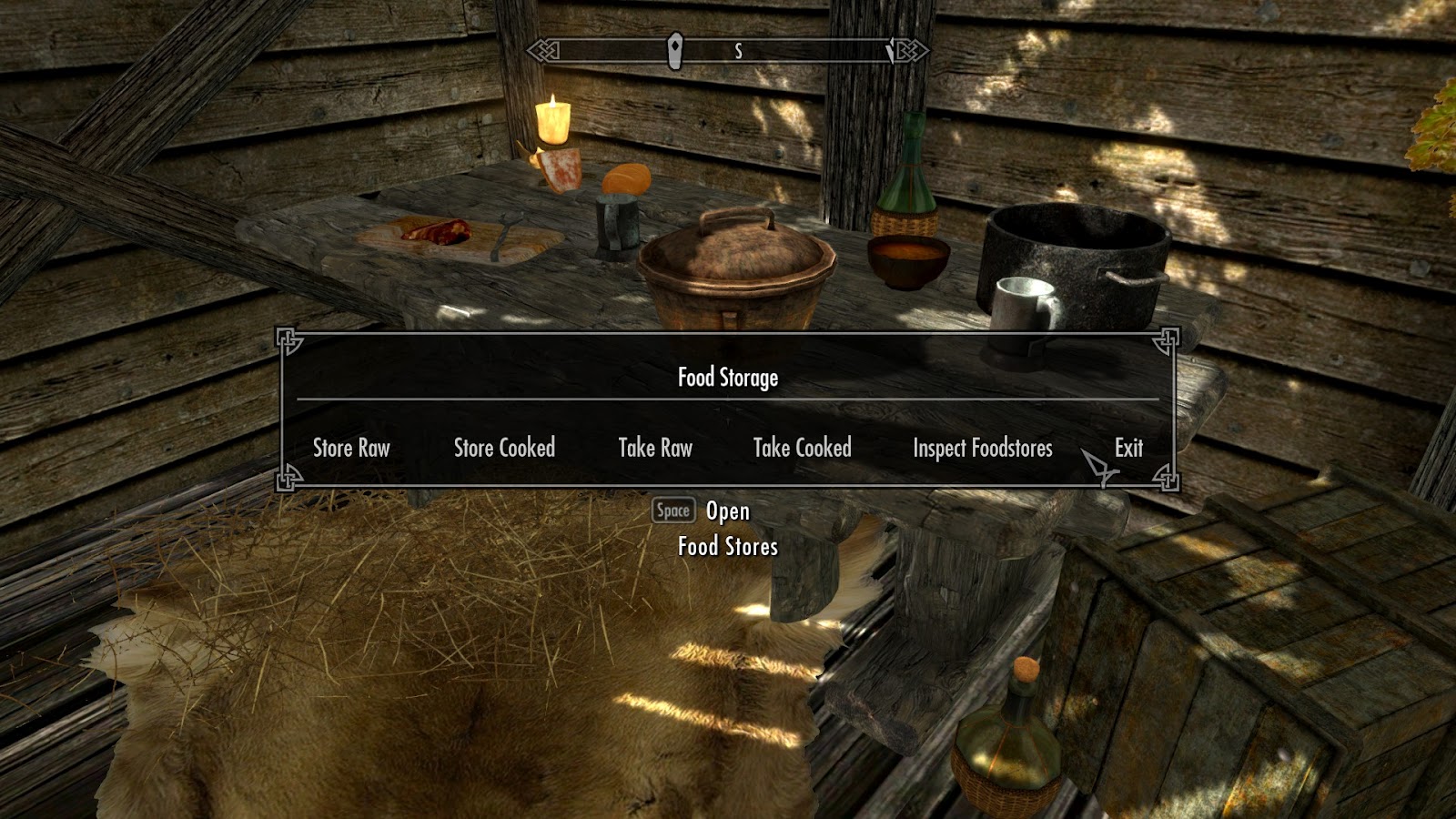Click the Space key badge icon
Image resolution: width=1456 pixels, height=819 pixels.
click(x=672, y=511)
